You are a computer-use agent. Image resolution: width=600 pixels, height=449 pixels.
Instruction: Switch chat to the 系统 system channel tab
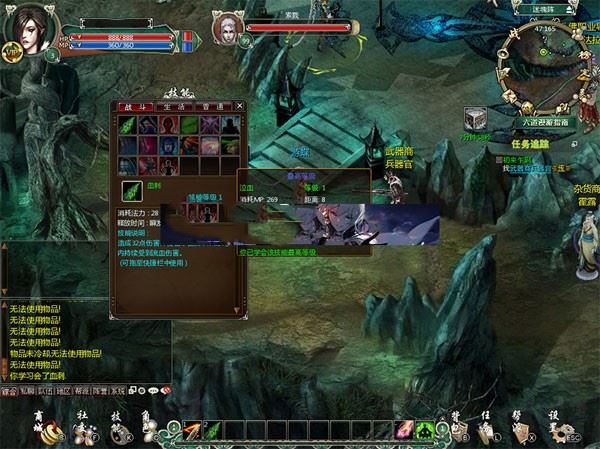(118, 391)
